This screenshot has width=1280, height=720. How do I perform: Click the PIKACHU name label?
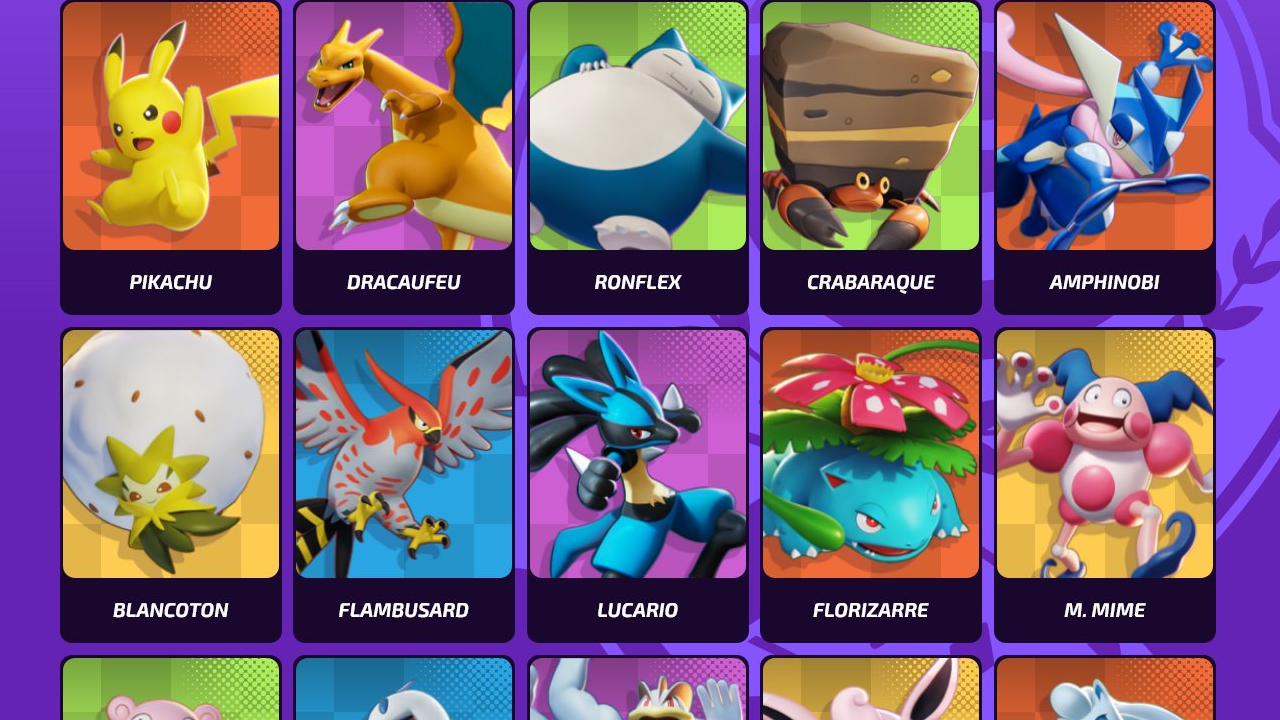pos(170,282)
